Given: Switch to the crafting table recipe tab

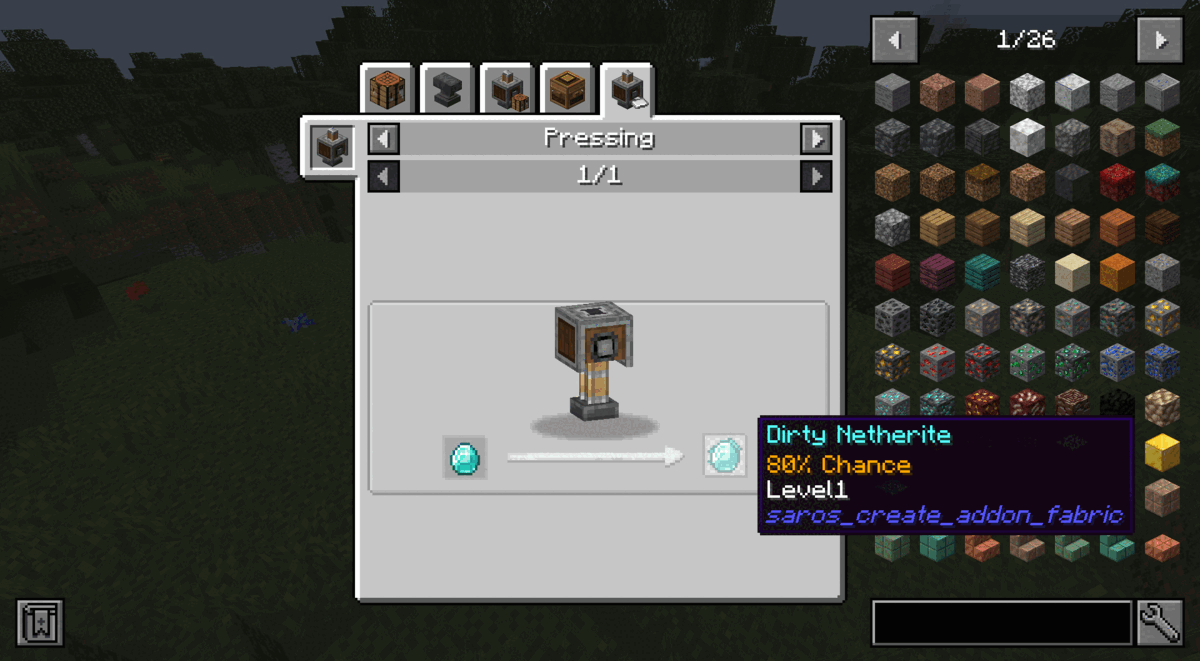Looking at the screenshot, I should pos(387,90).
